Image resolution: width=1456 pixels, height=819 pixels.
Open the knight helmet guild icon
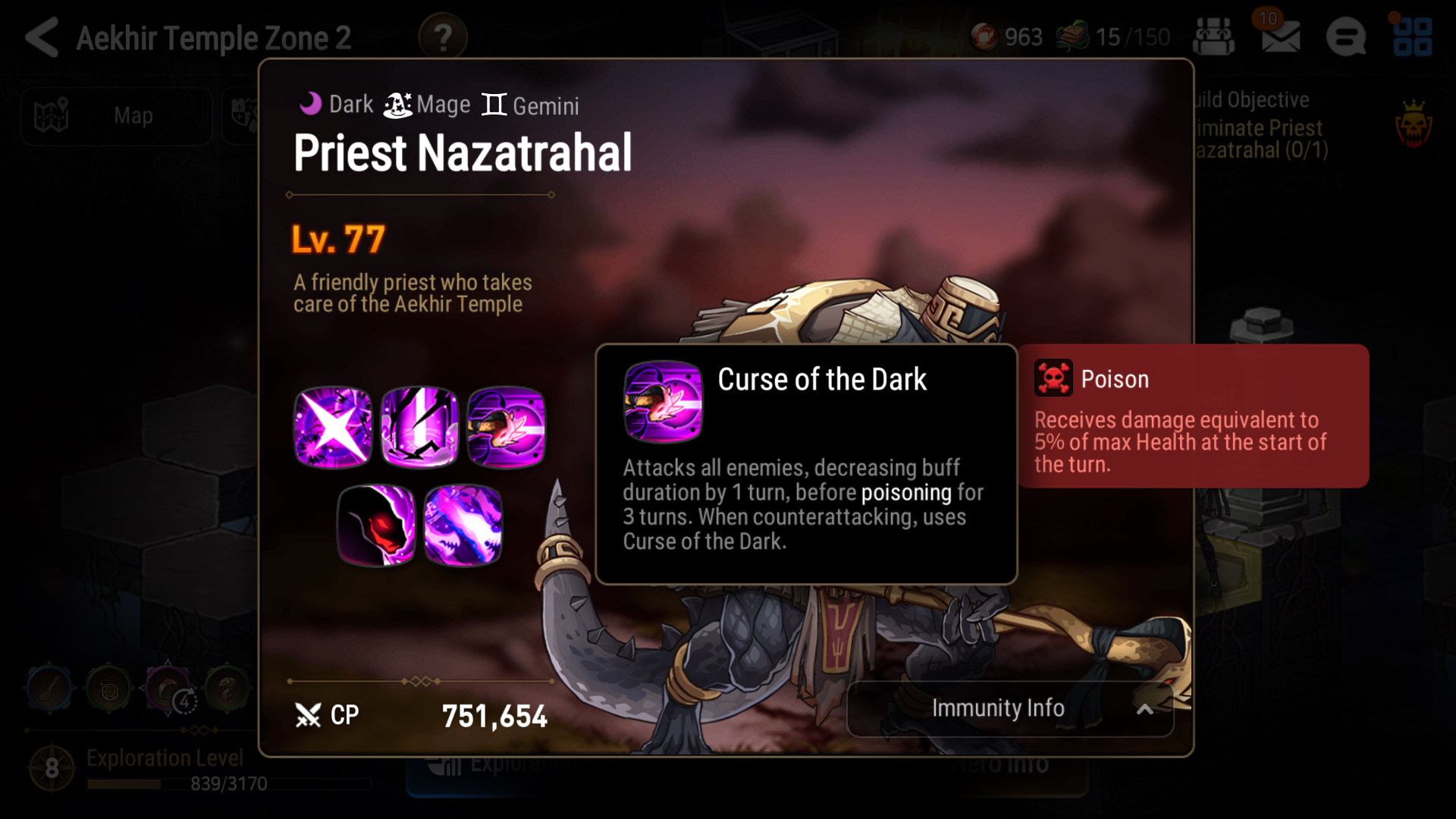[x=1213, y=36]
